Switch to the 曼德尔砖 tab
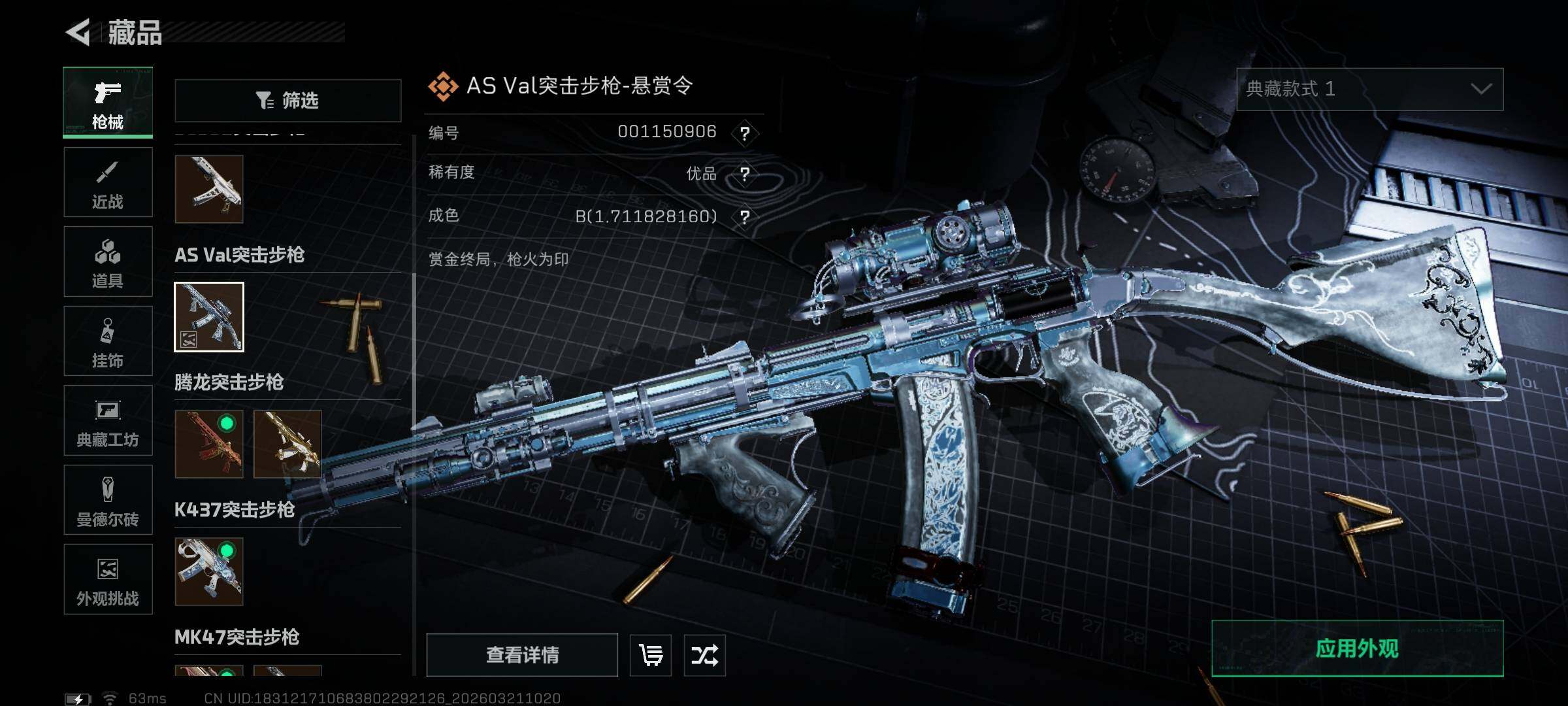Image resolution: width=1568 pixels, height=706 pixels. click(x=108, y=500)
